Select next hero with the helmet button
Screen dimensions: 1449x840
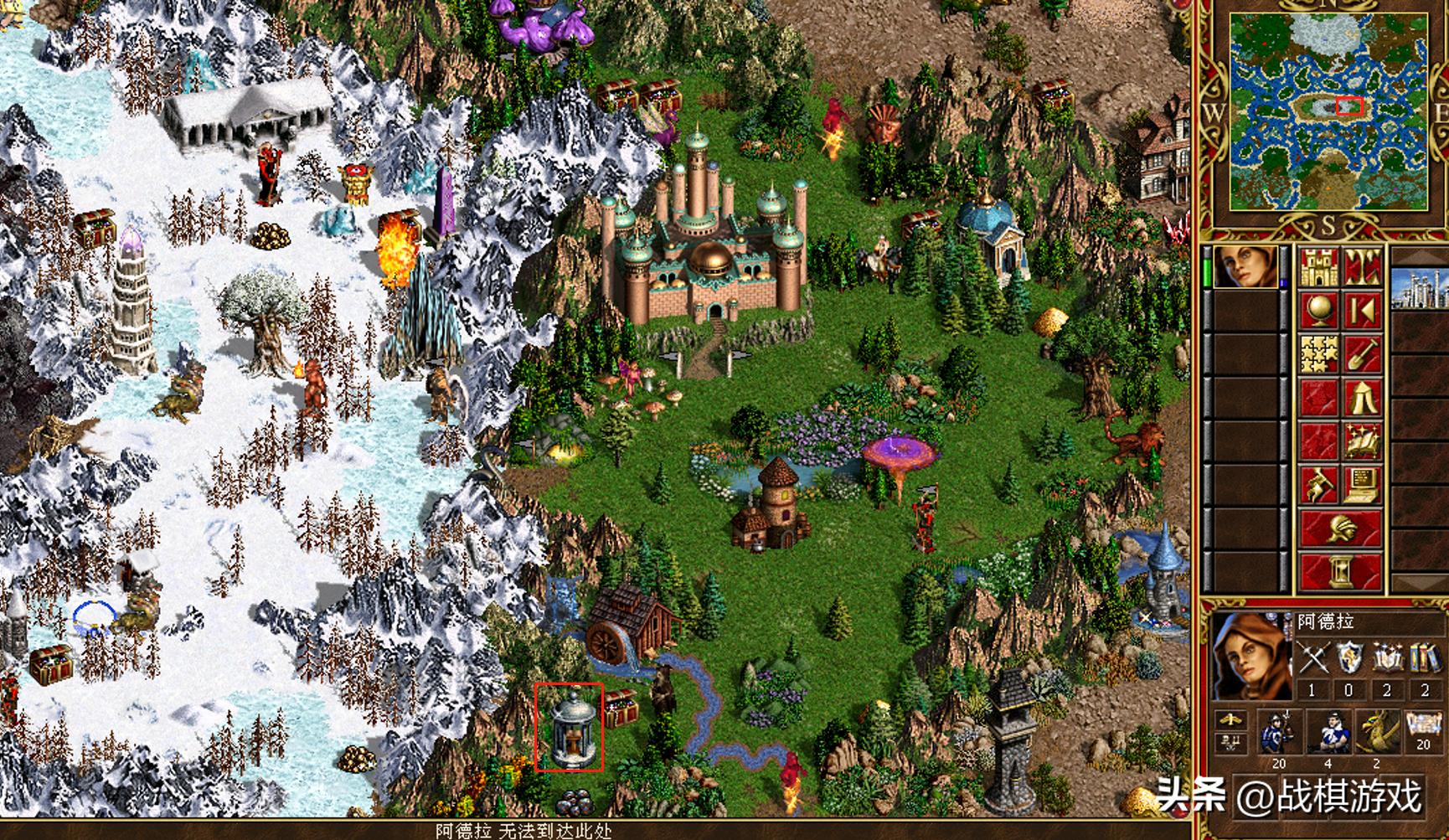[1340, 529]
